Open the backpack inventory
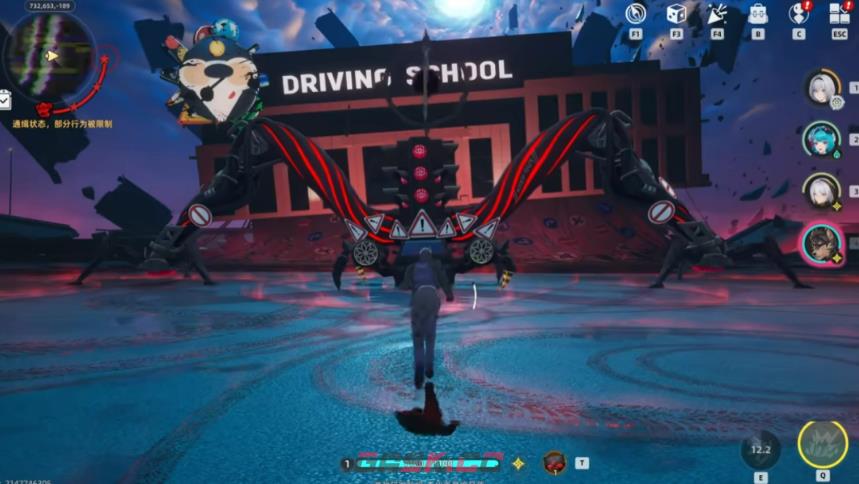The image size is (859, 484). tap(758, 14)
